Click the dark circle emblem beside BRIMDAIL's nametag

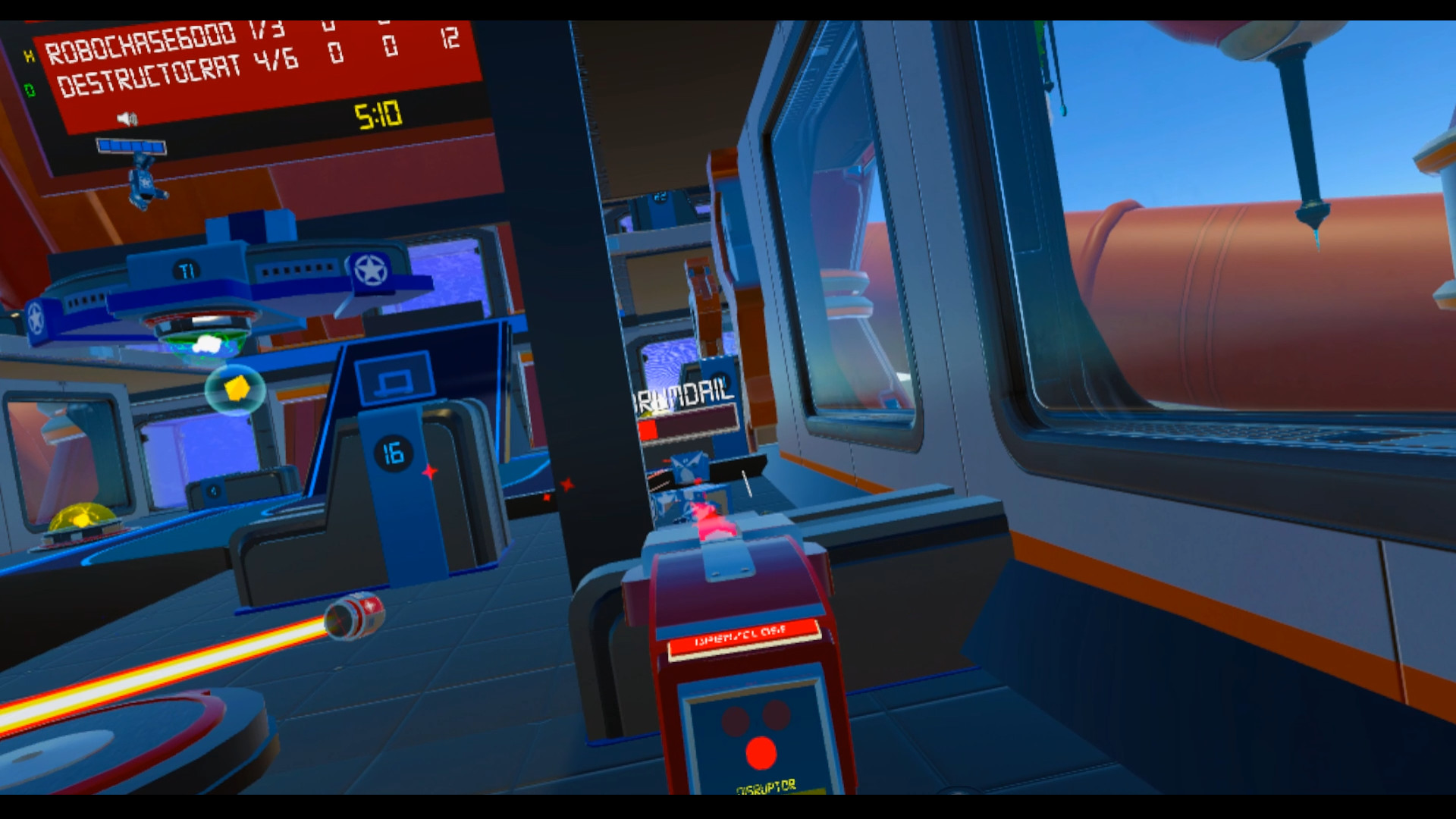pos(720,379)
